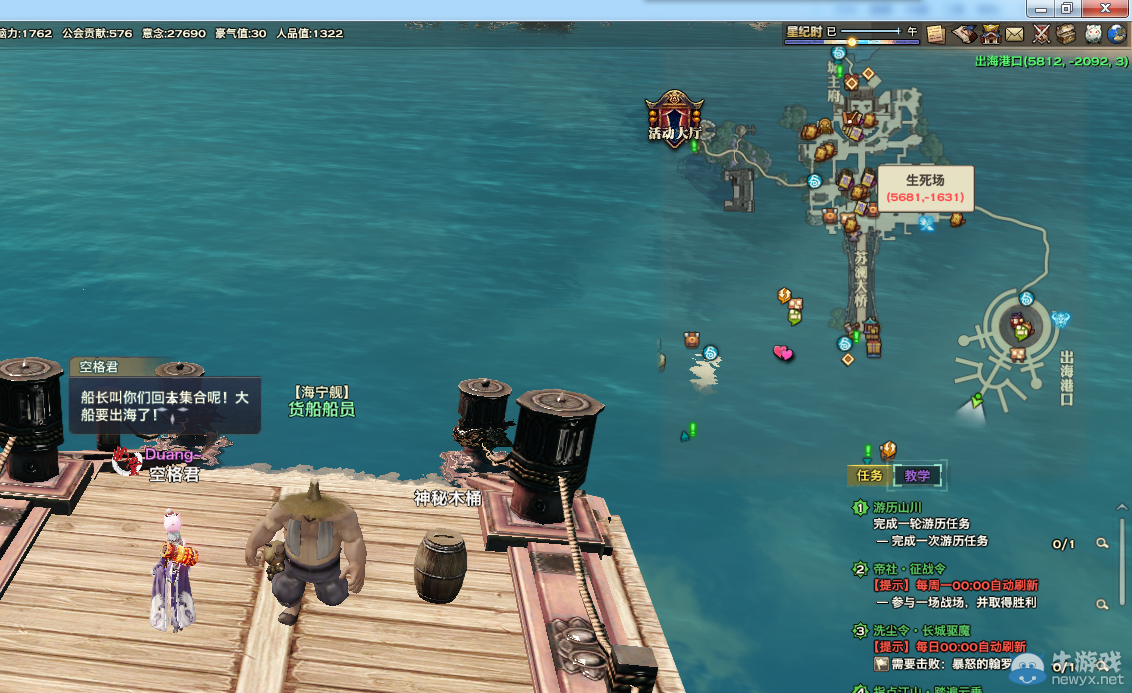Open the red pavilion building toolbar icon

point(990,34)
